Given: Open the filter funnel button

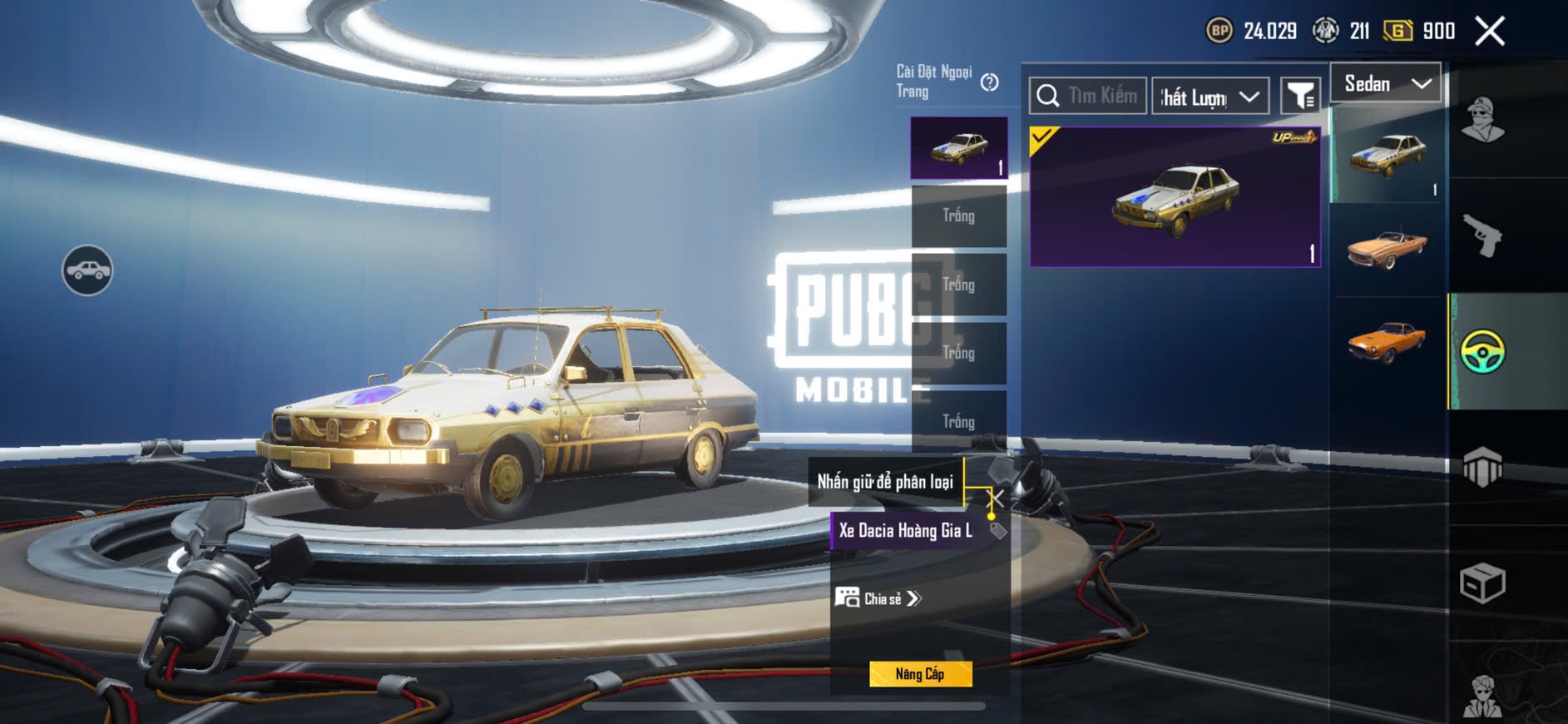Looking at the screenshot, I should click(1299, 97).
